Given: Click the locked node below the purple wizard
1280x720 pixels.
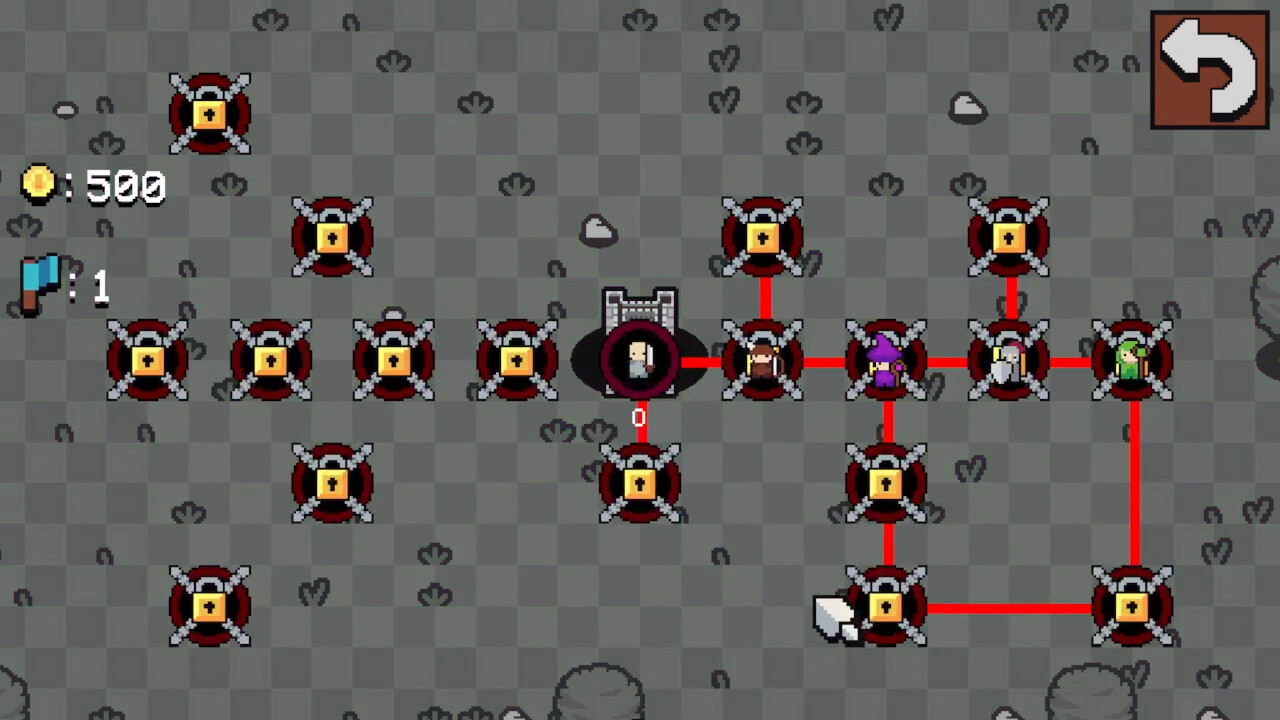Looking at the screenshot, I should (x=886, y=484).
